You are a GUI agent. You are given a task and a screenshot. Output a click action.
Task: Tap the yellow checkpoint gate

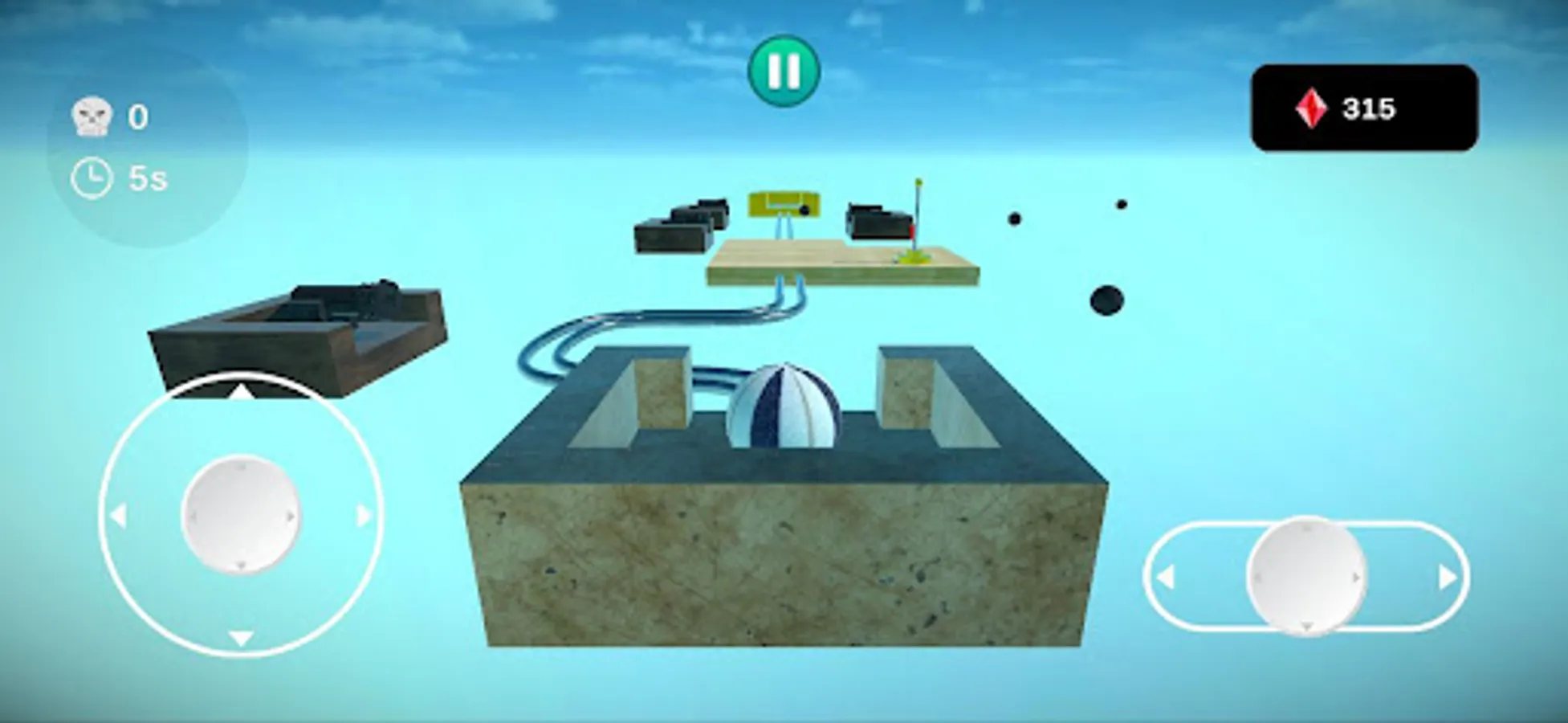pos(783,205)
